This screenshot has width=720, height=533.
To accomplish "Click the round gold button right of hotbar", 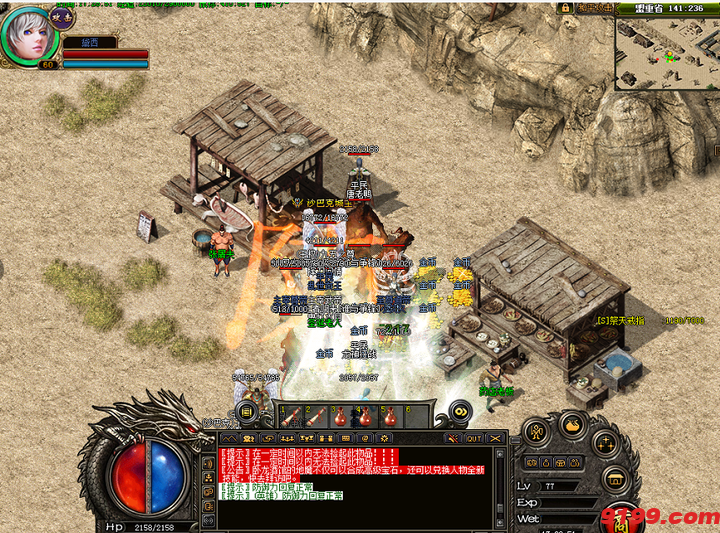I will coord(460,411).
